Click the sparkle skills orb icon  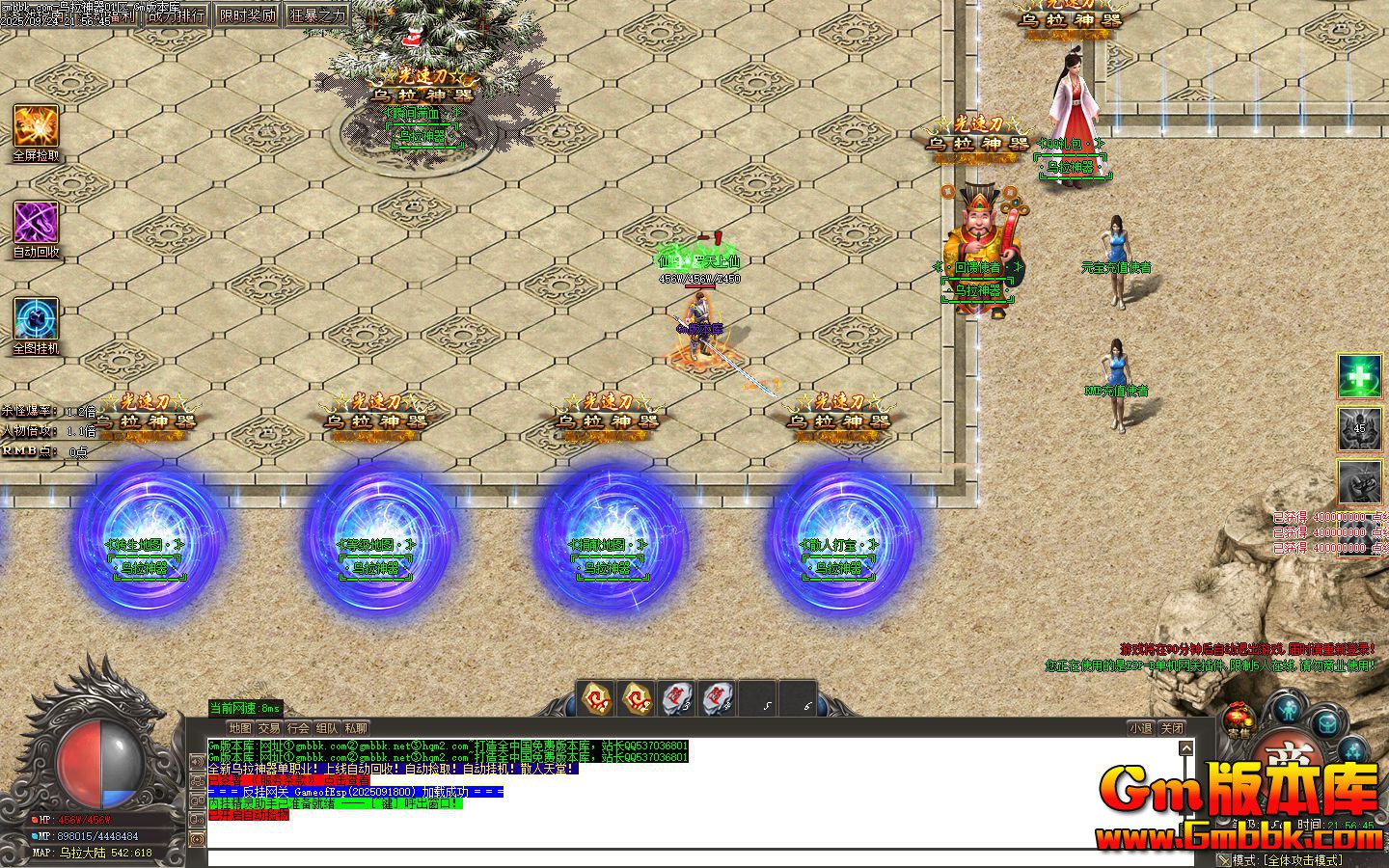(1352, 751)
